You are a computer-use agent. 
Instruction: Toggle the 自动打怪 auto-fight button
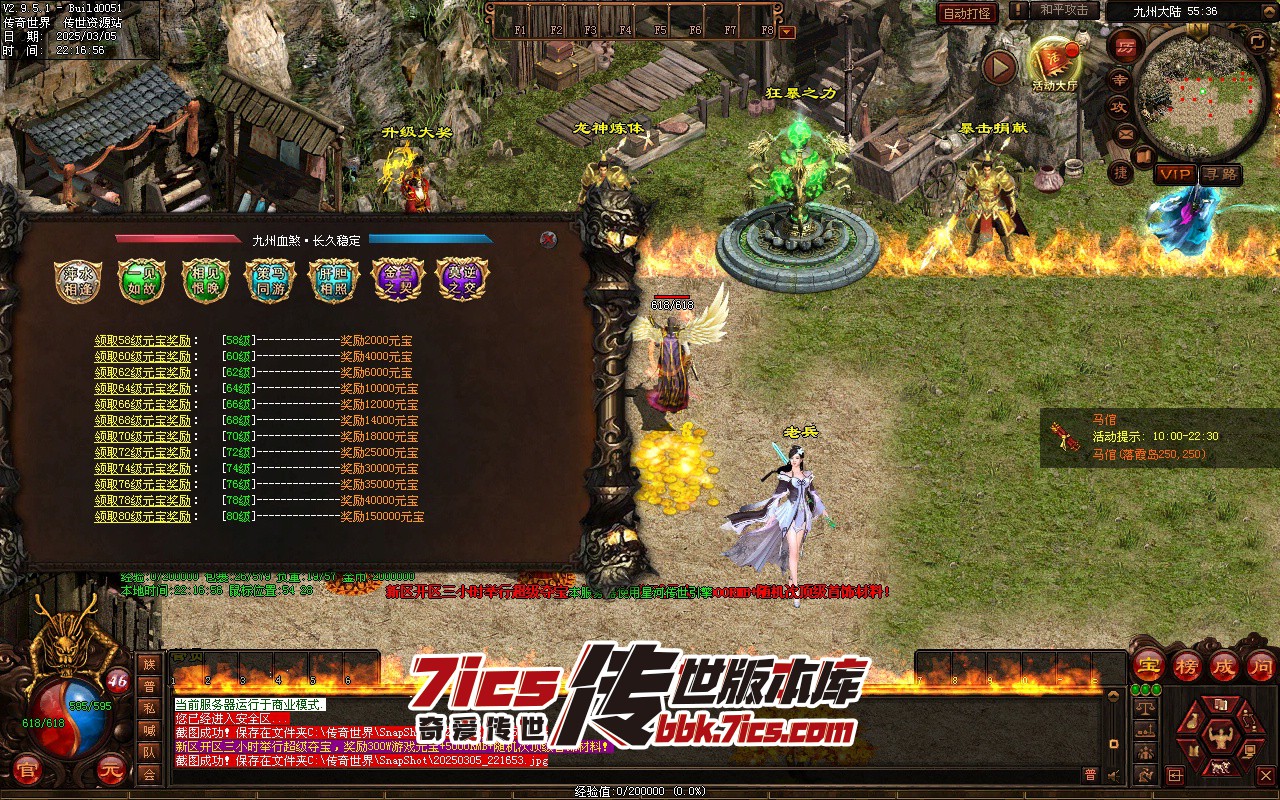coord(967,13)
